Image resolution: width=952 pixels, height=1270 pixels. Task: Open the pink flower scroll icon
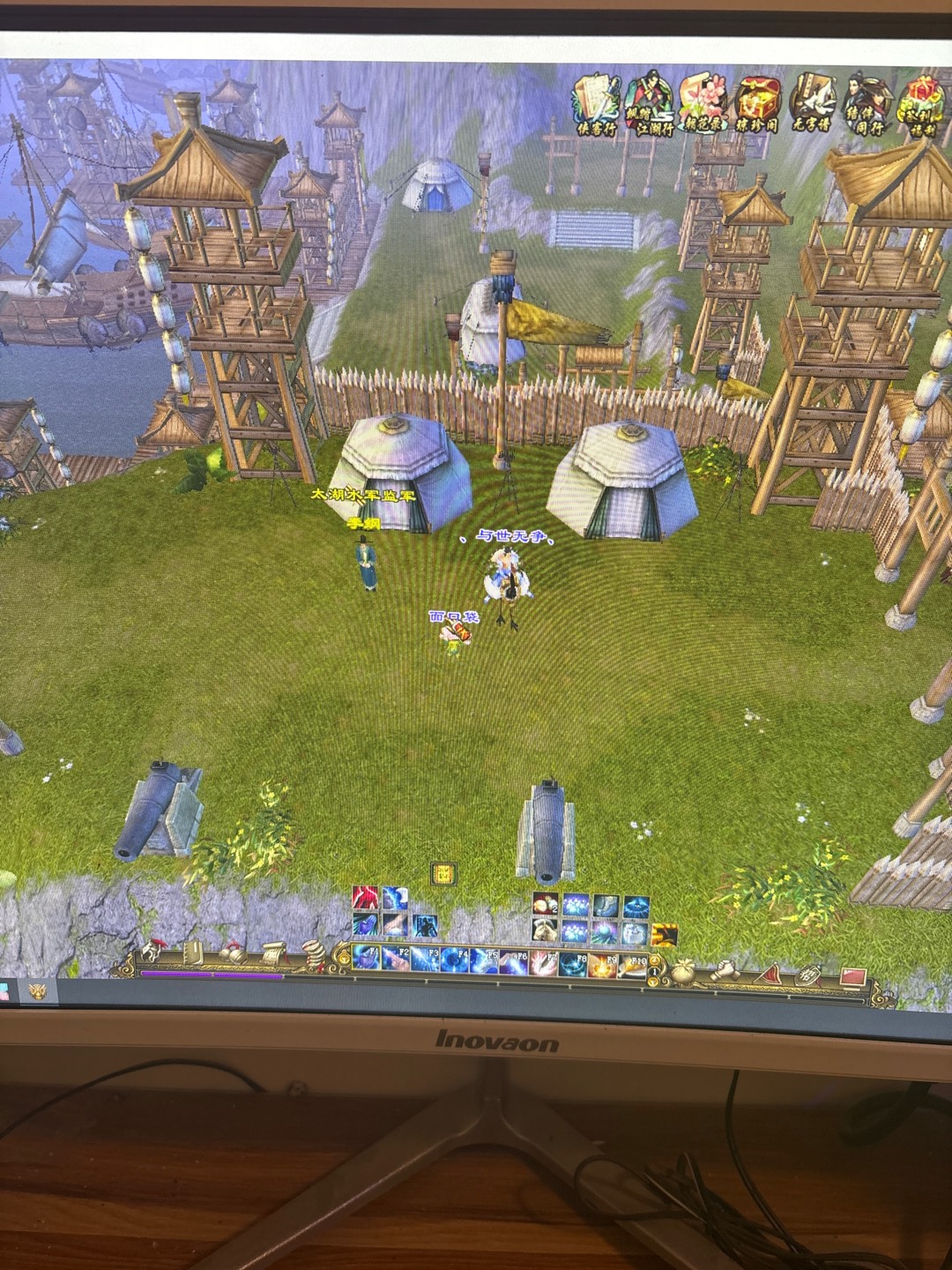703,104
